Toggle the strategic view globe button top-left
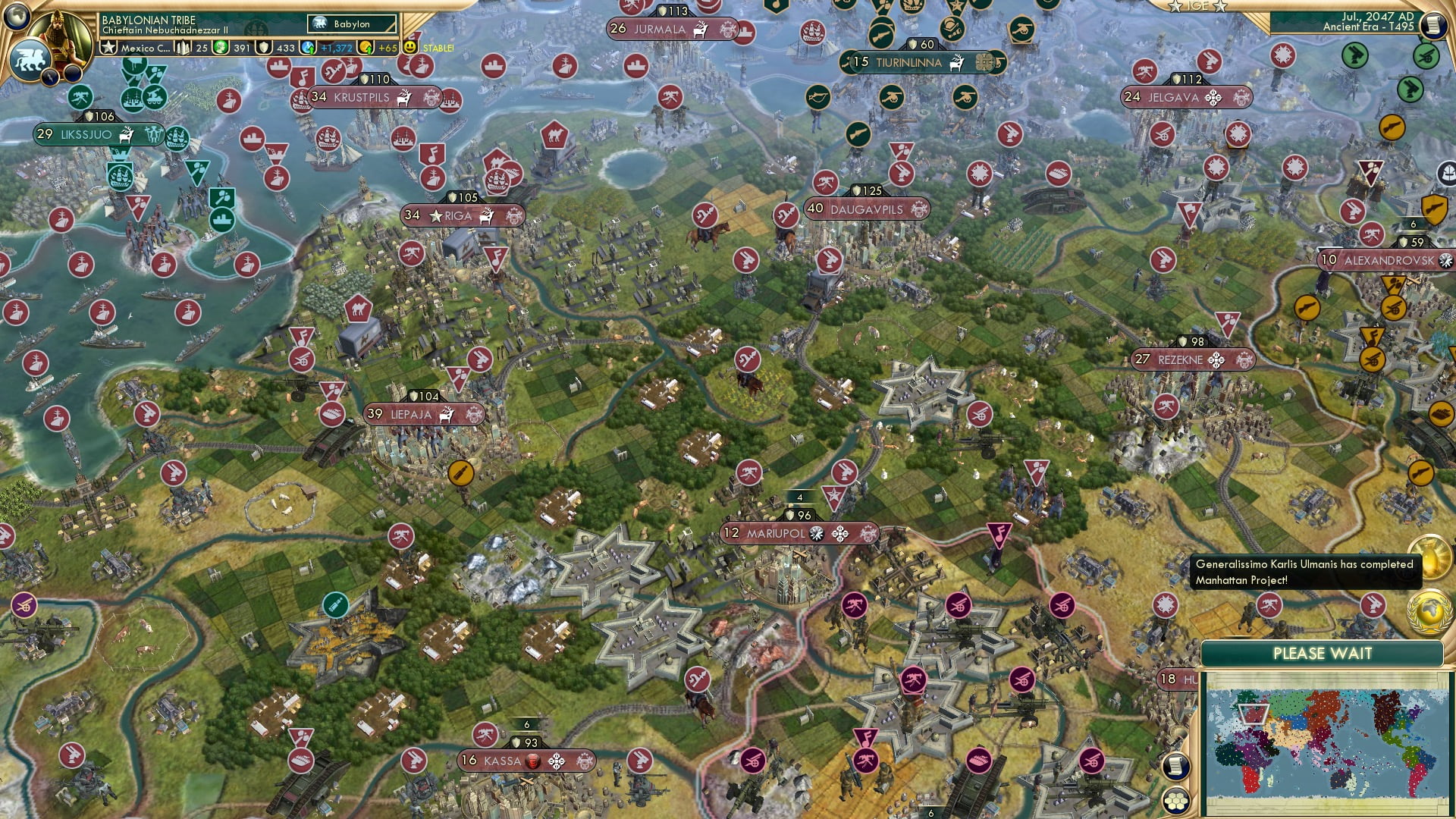The width and height of the screenshot is (1456, 819). [17, 17]
